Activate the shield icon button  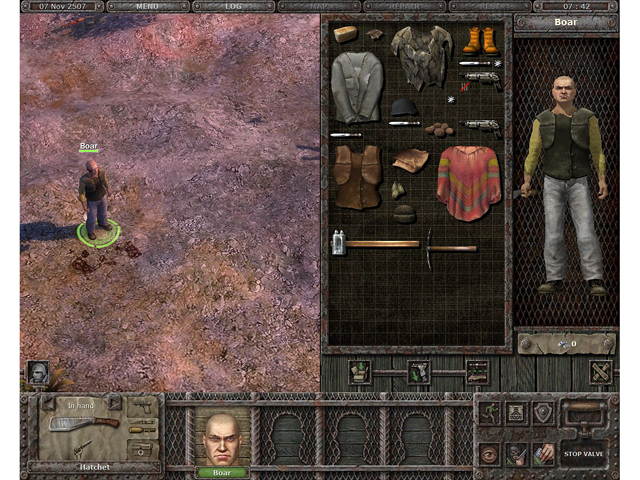click(x=543, y=412)
